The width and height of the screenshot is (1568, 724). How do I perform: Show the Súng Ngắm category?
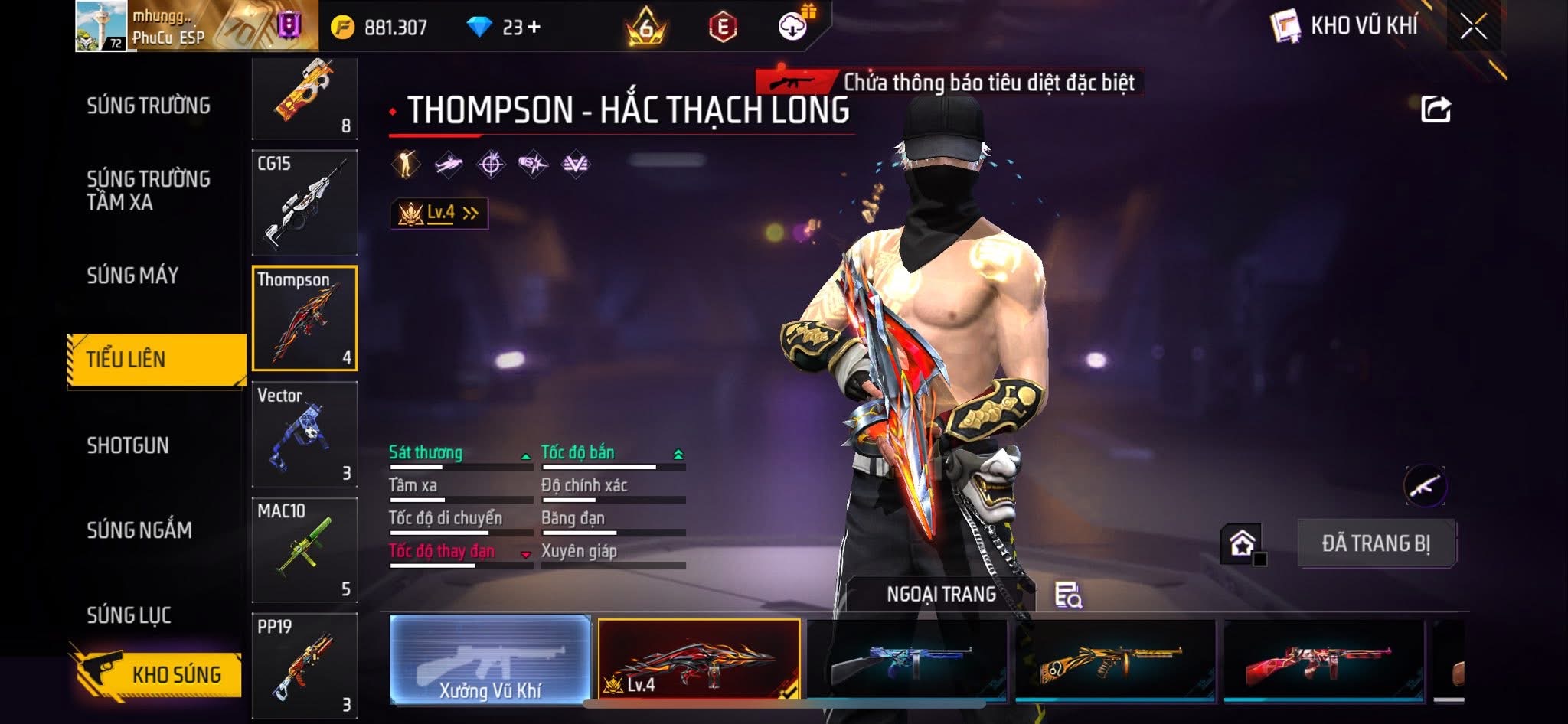(139, 530)
